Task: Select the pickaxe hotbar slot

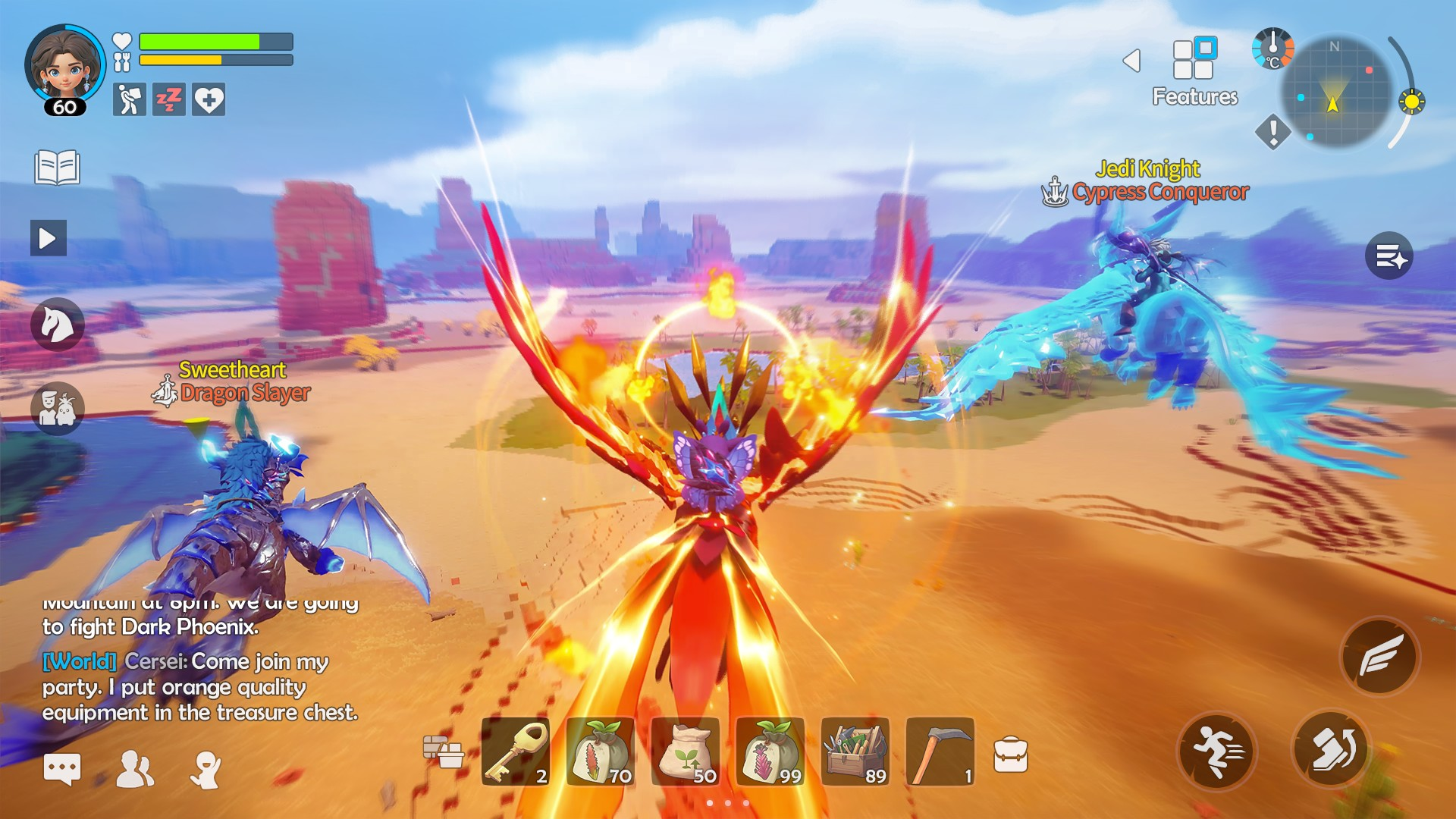Action: coord(940,752)
